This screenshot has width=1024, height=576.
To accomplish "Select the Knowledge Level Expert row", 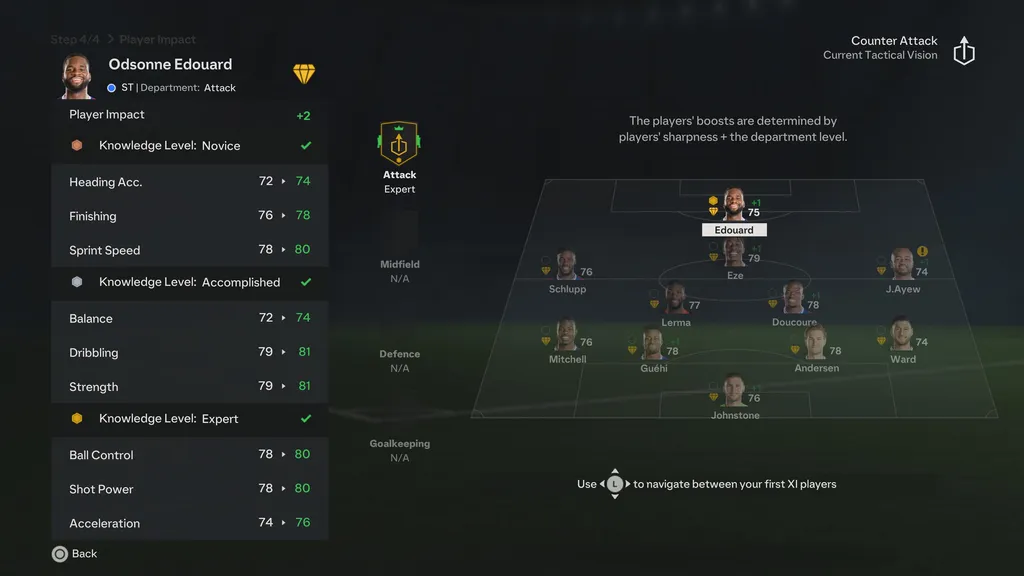I will pyautogui.click(x=190, y=419).
